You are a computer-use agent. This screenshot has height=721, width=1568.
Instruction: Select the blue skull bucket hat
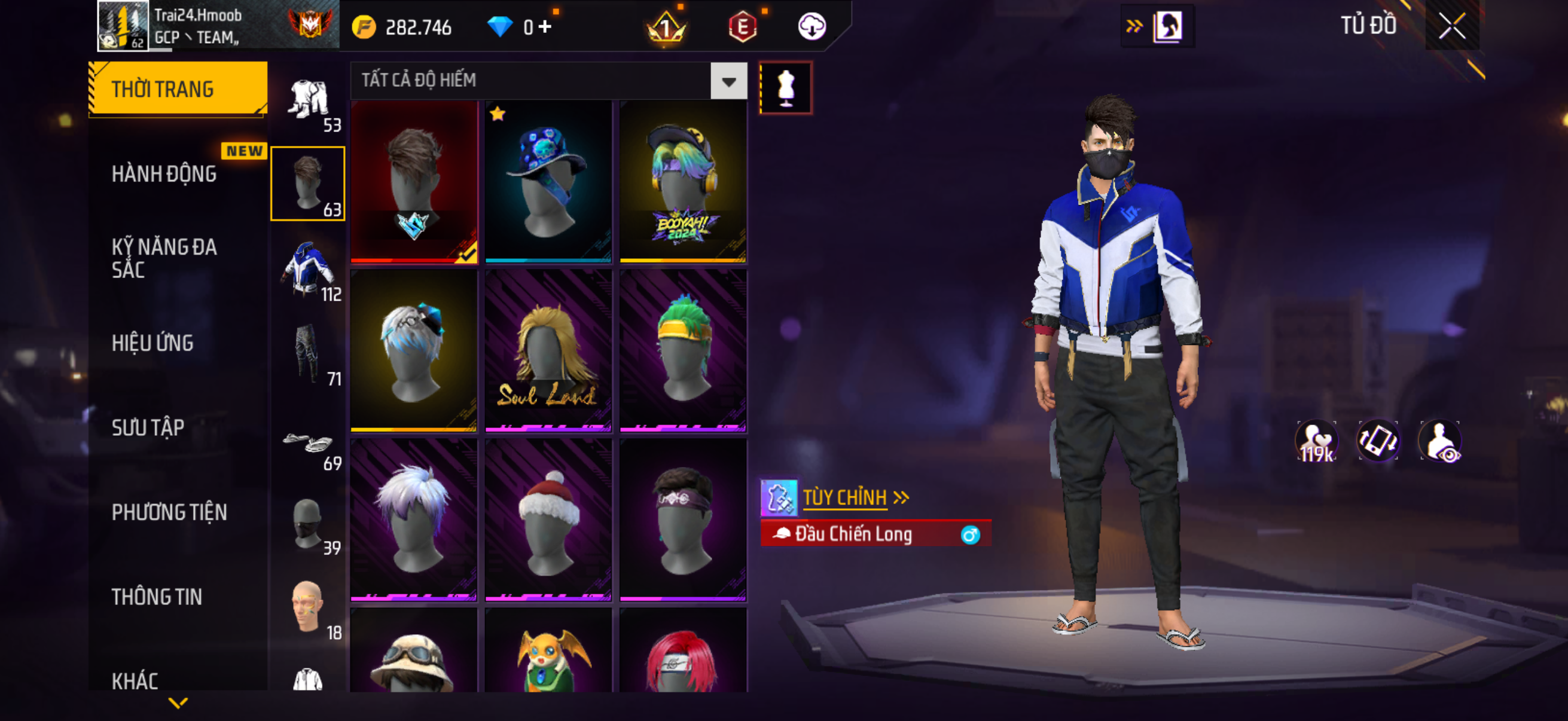[548, 181]
